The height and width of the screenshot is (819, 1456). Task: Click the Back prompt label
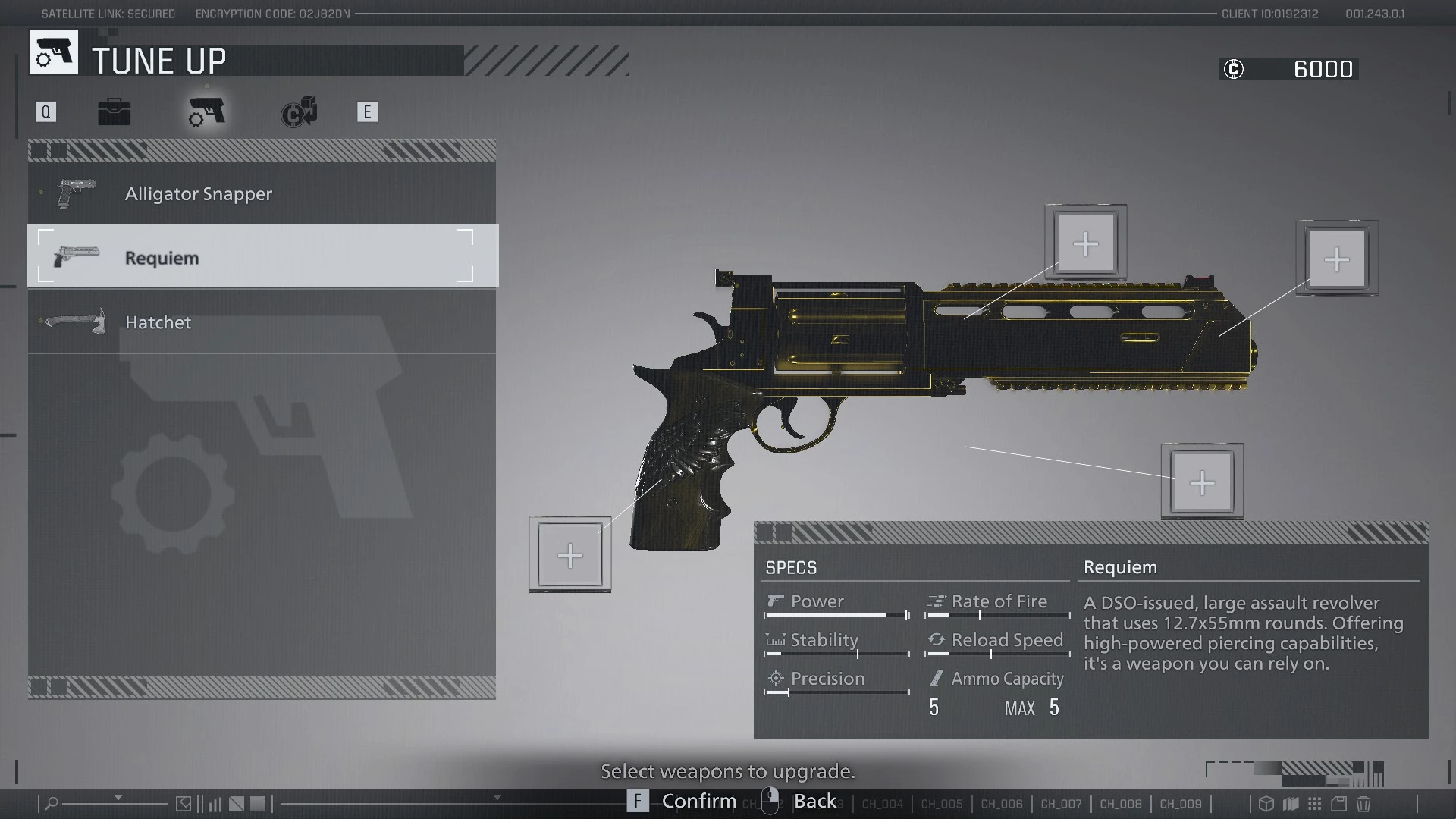[x=814, y=801]
